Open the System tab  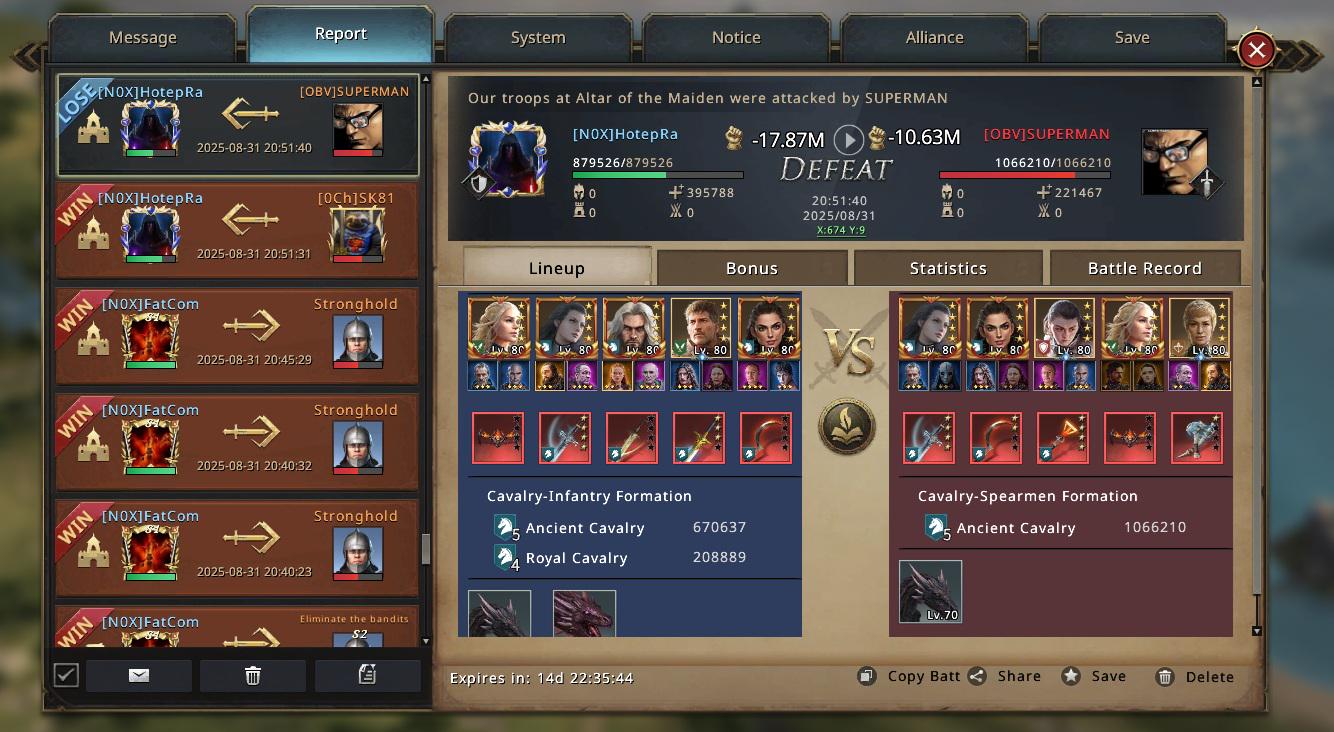[x=538, y=38]
